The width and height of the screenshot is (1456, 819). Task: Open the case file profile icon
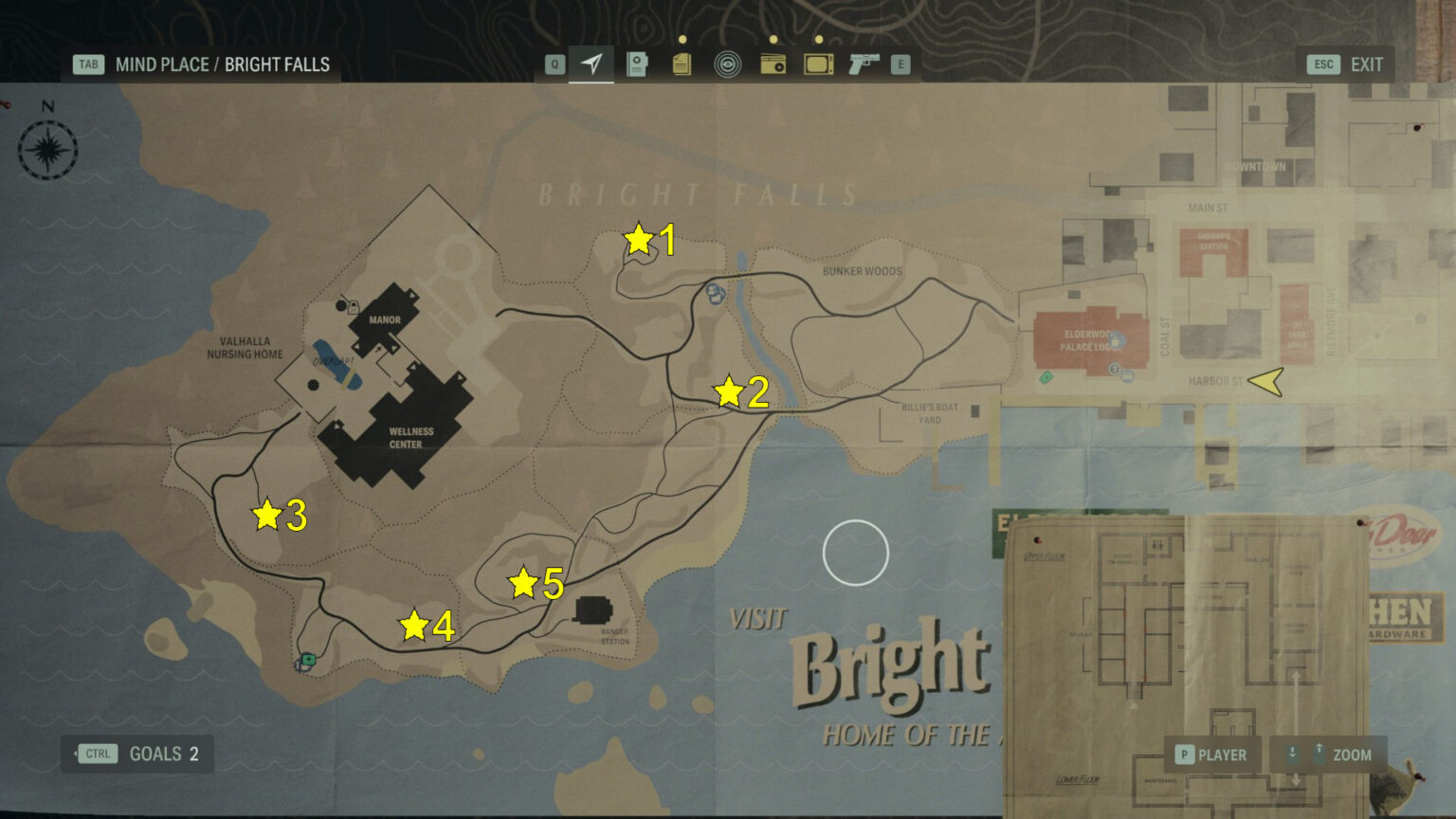[636, 64]
